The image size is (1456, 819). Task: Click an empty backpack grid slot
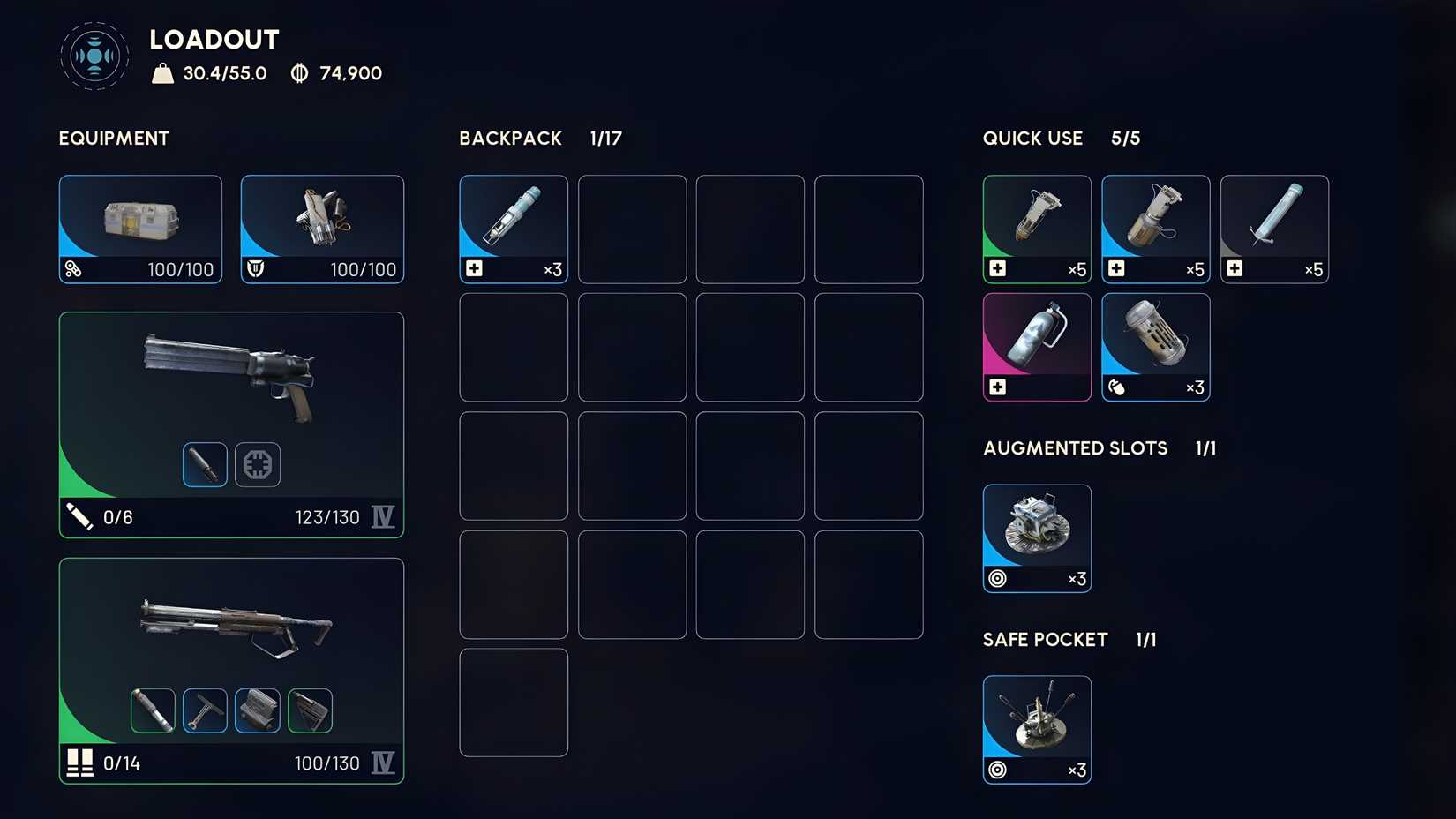[x=632, y=229]
